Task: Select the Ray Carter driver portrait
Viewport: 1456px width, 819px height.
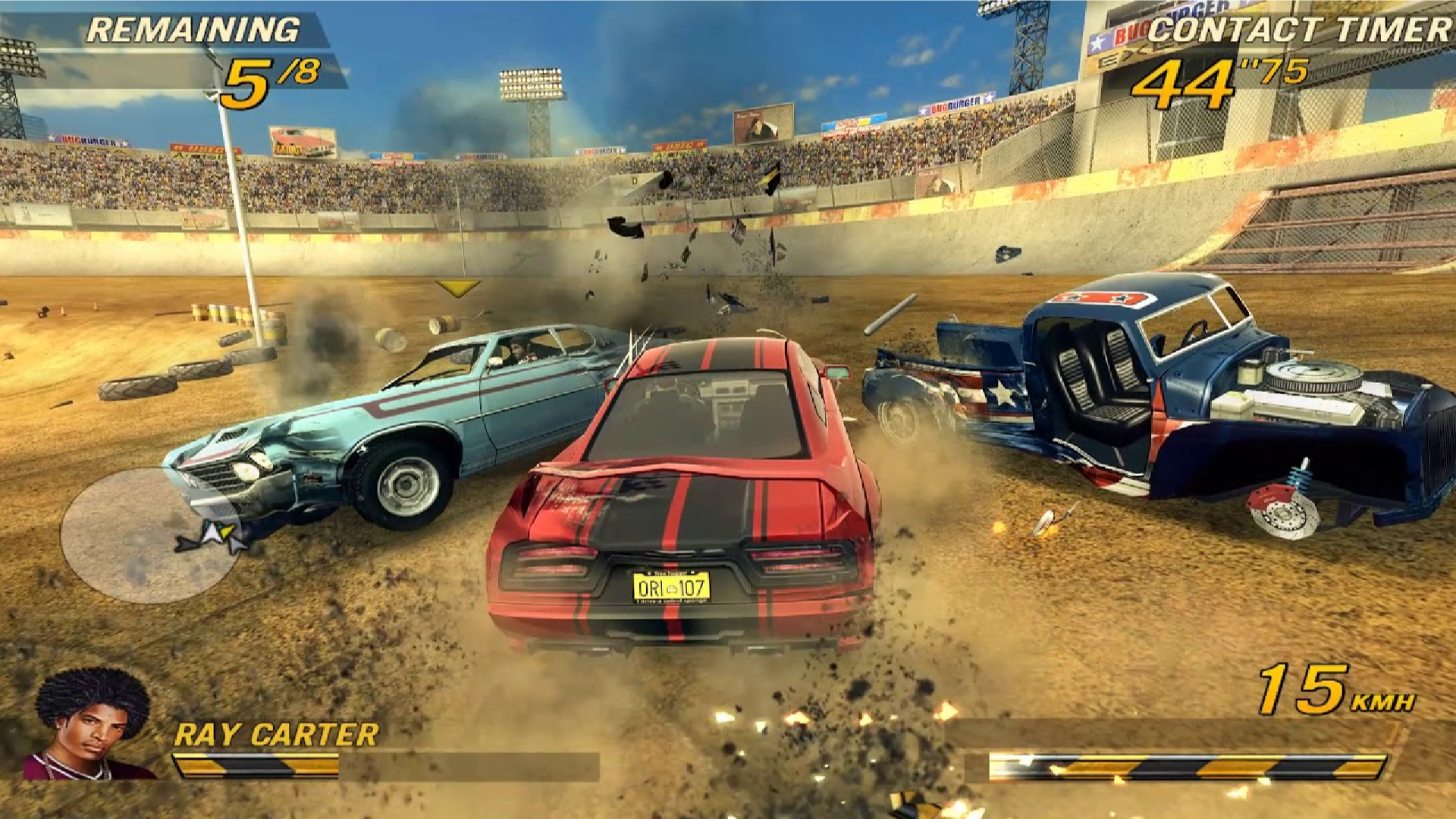Action: [91, 724]
